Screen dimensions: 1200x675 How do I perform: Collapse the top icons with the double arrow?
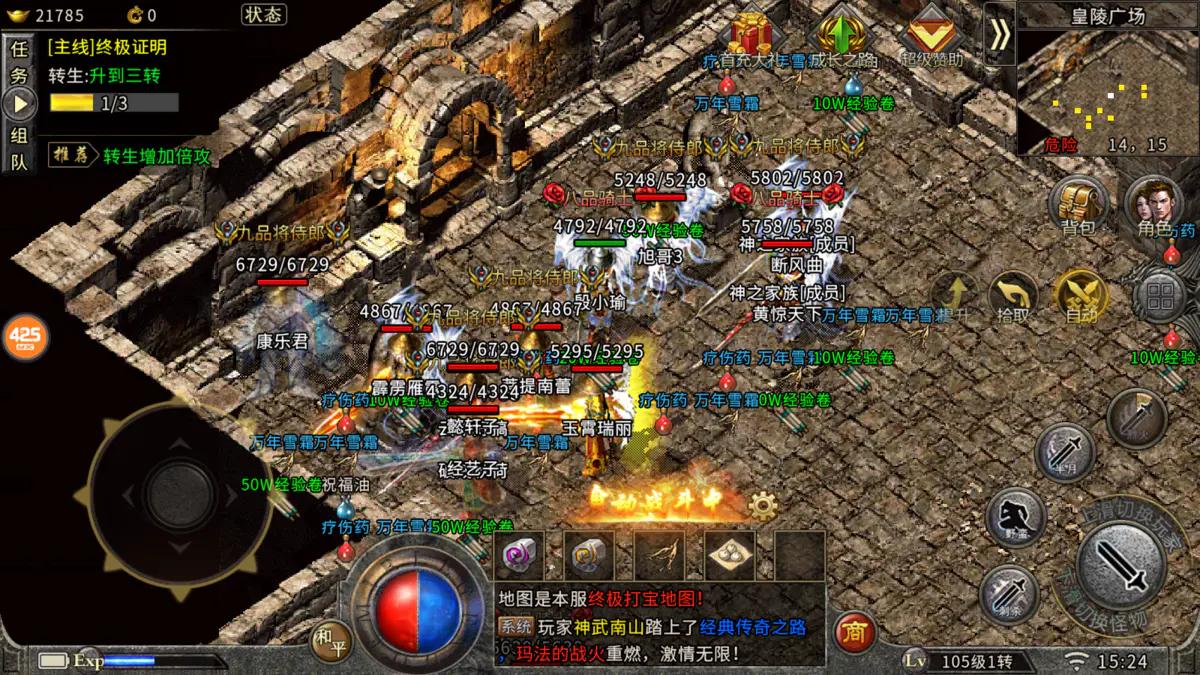pos(999,34)
